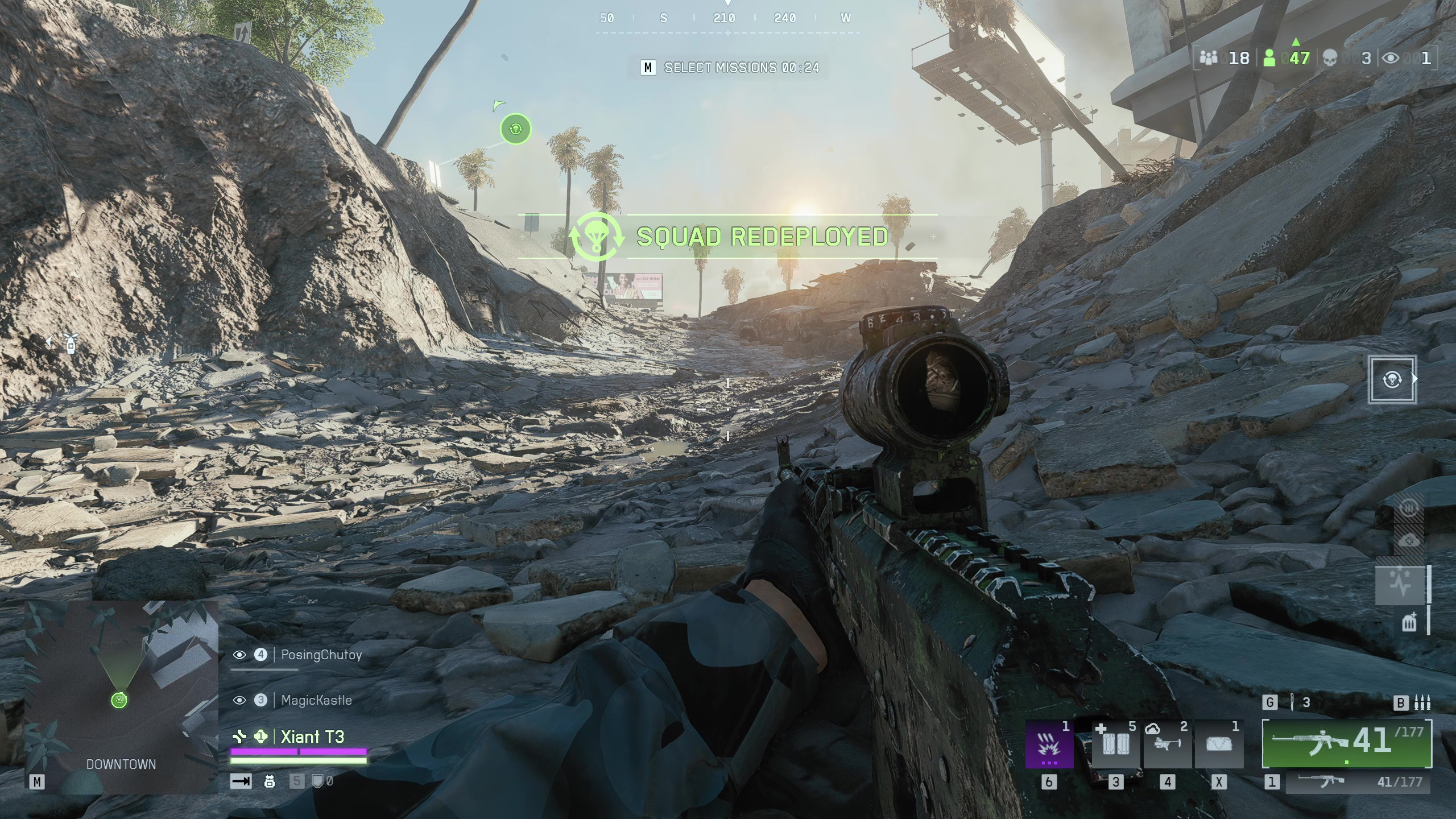The image size is (1456, 819).
Task: Click the three-bullet fire mode icon
Action: tap(1422, 703)
